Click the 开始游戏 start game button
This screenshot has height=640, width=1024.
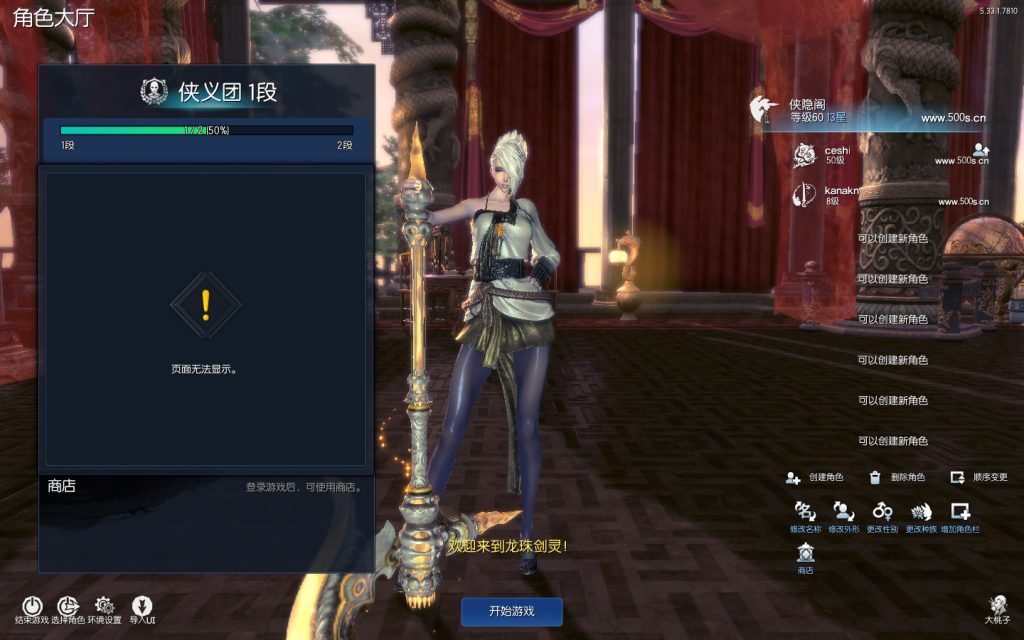(512, 611)
